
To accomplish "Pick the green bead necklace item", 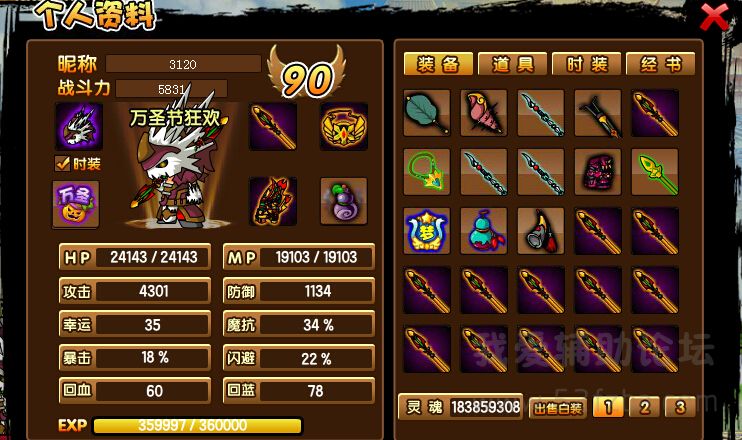I will pos(427,172).
